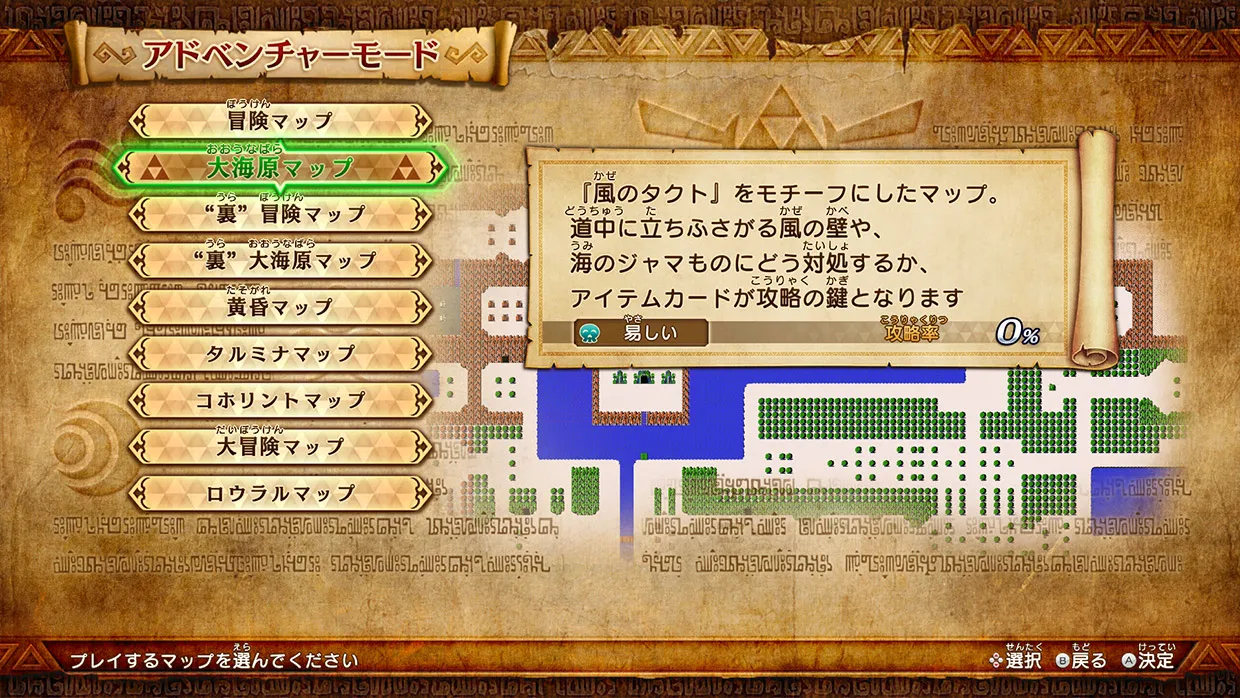Pick the 黄昏マップ menu entry
The image size is (1240, 698).
pos(280,307)
